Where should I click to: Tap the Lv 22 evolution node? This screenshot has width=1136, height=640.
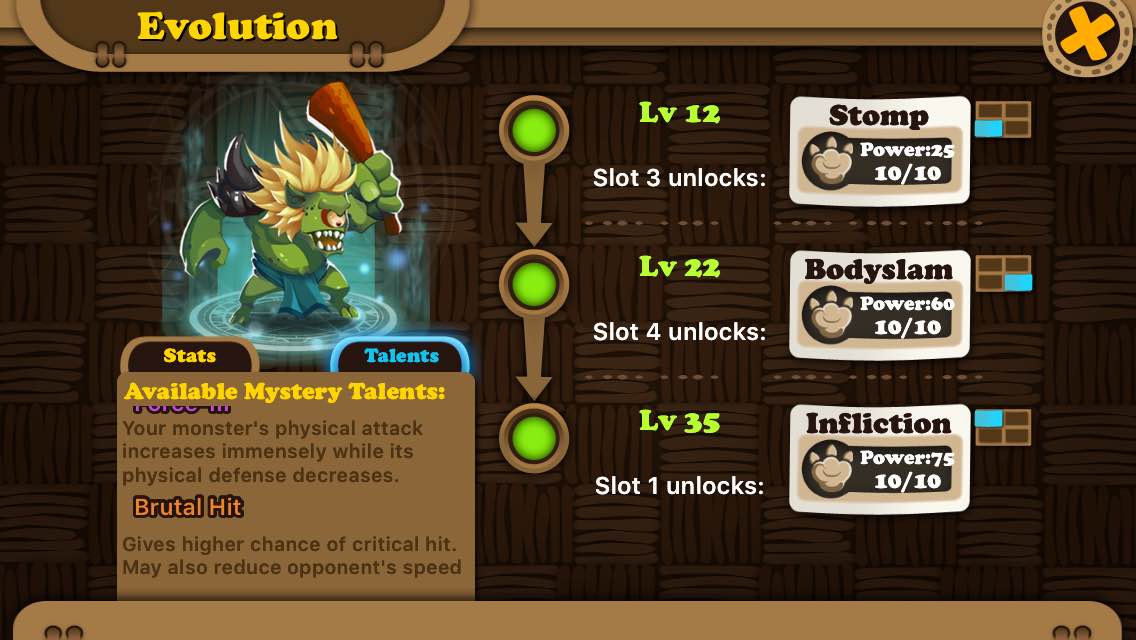[x=534, y=284]
